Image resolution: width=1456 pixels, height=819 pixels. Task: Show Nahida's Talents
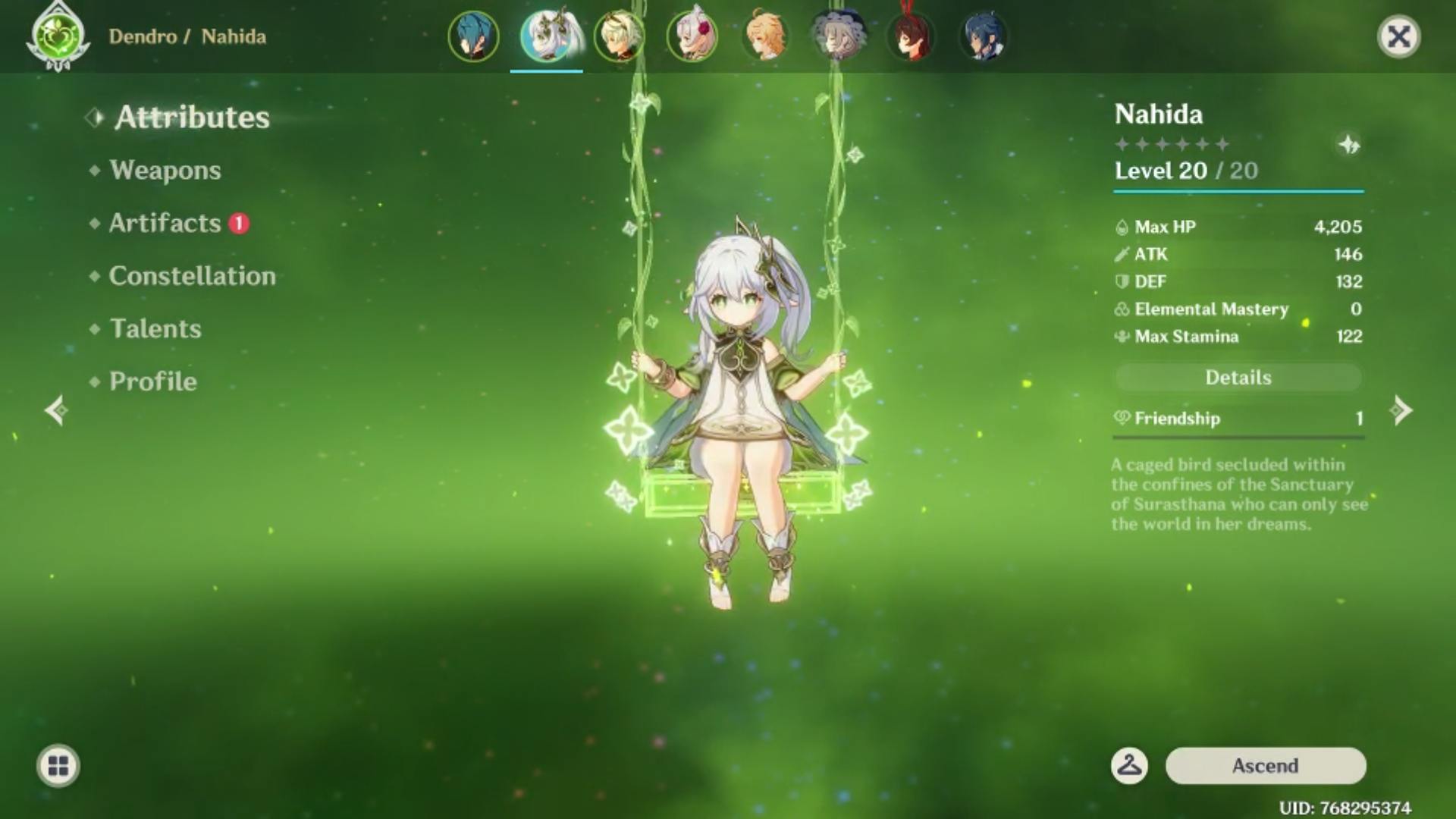click(155, 328)
